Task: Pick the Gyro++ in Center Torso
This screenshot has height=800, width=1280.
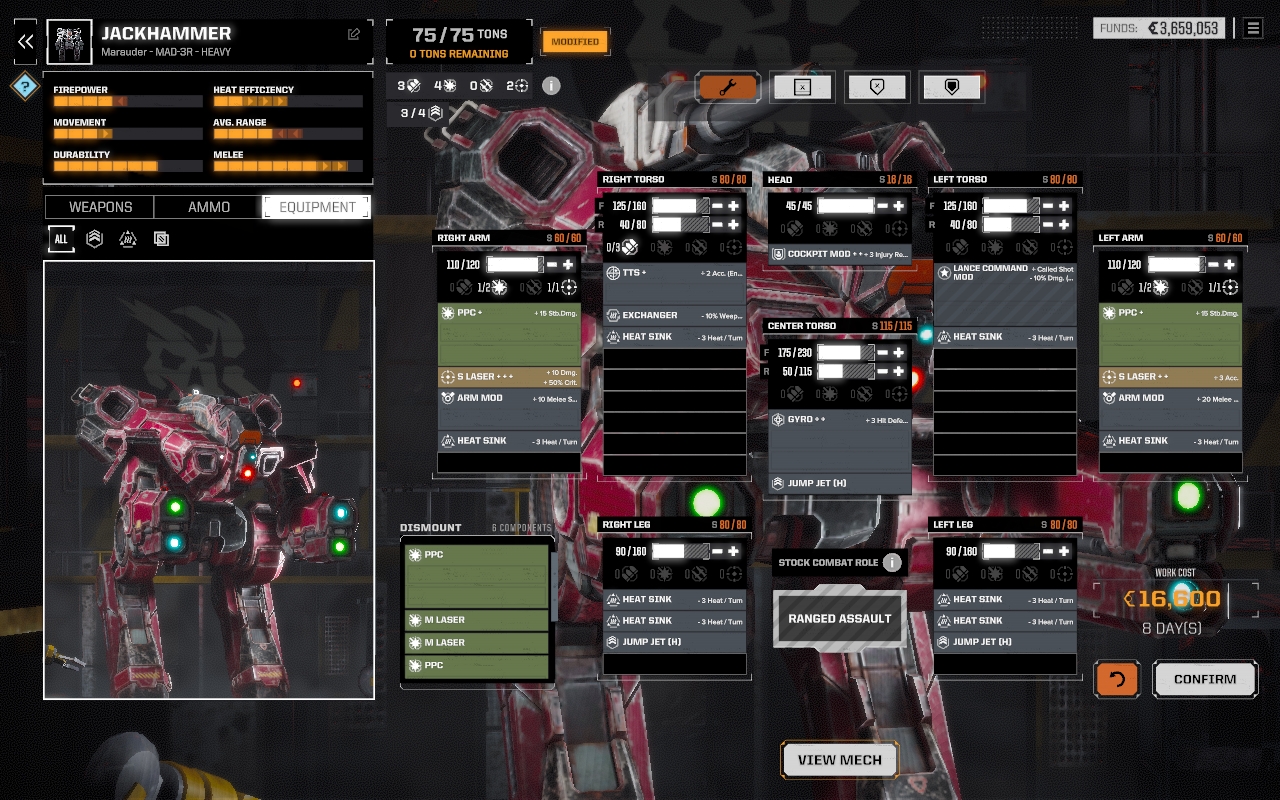Action: click(x=839, y=420)
